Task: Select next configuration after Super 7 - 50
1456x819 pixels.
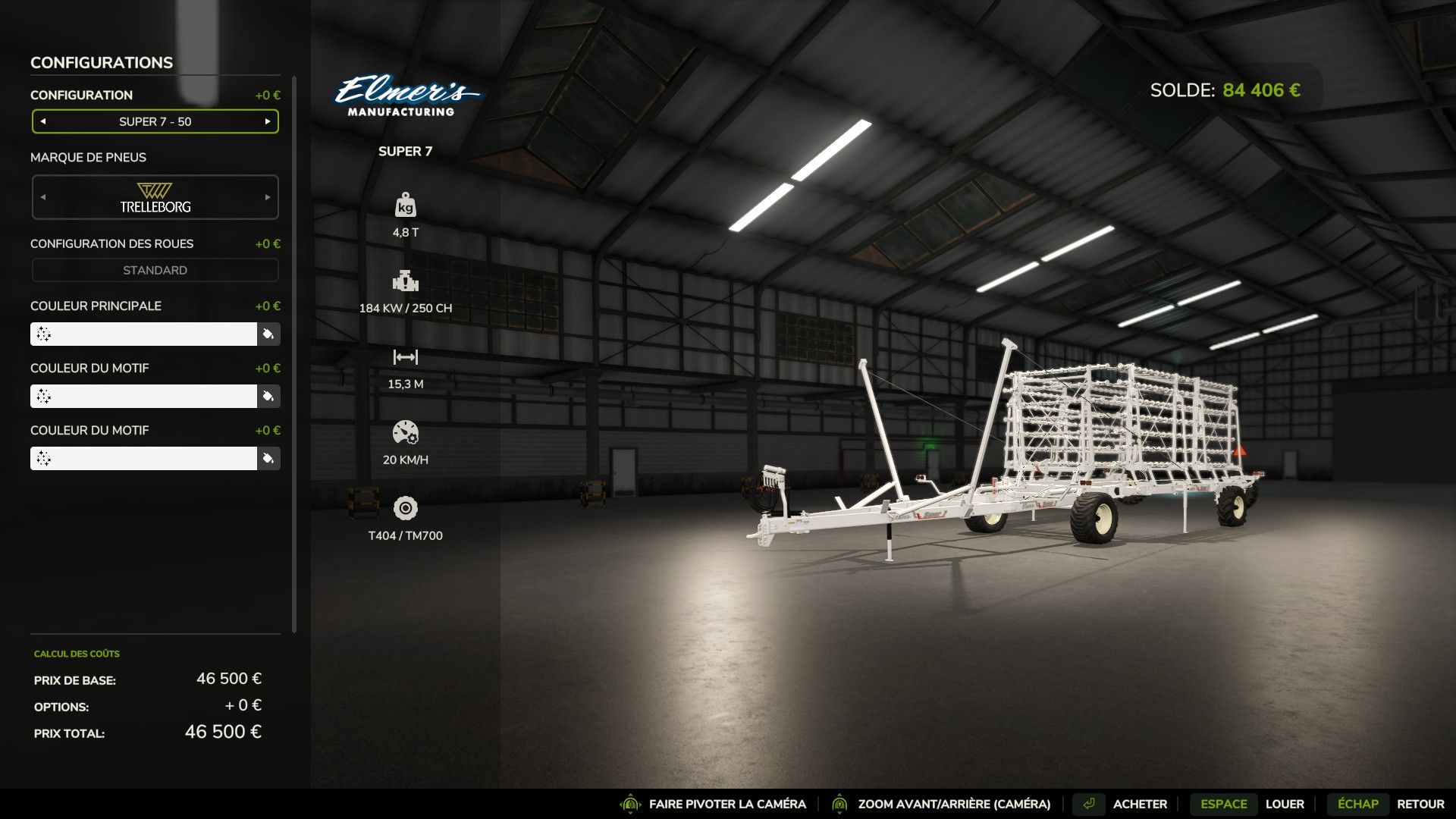Action: (x=268, y=121)
